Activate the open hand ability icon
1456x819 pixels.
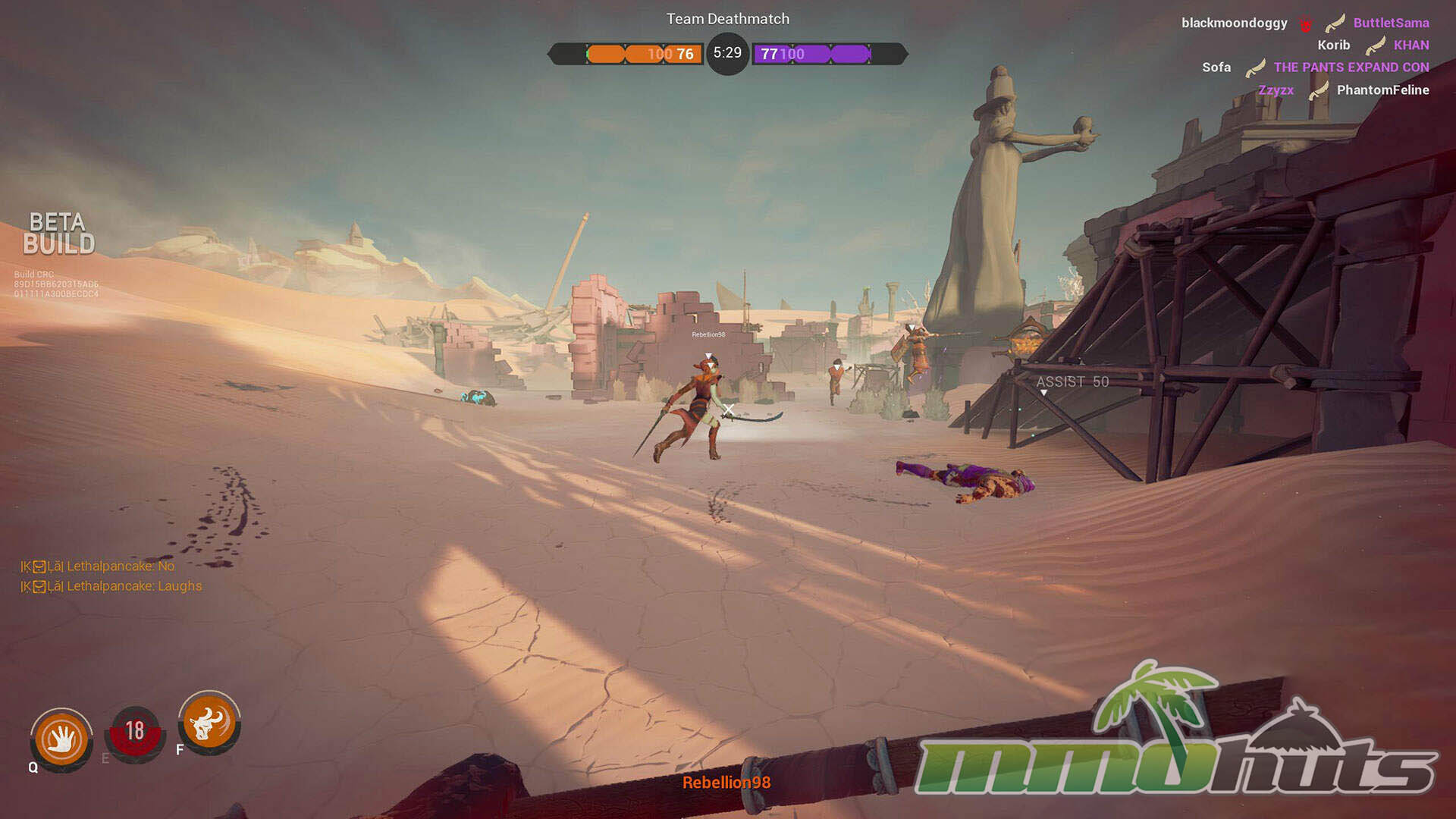coord(61,739)
